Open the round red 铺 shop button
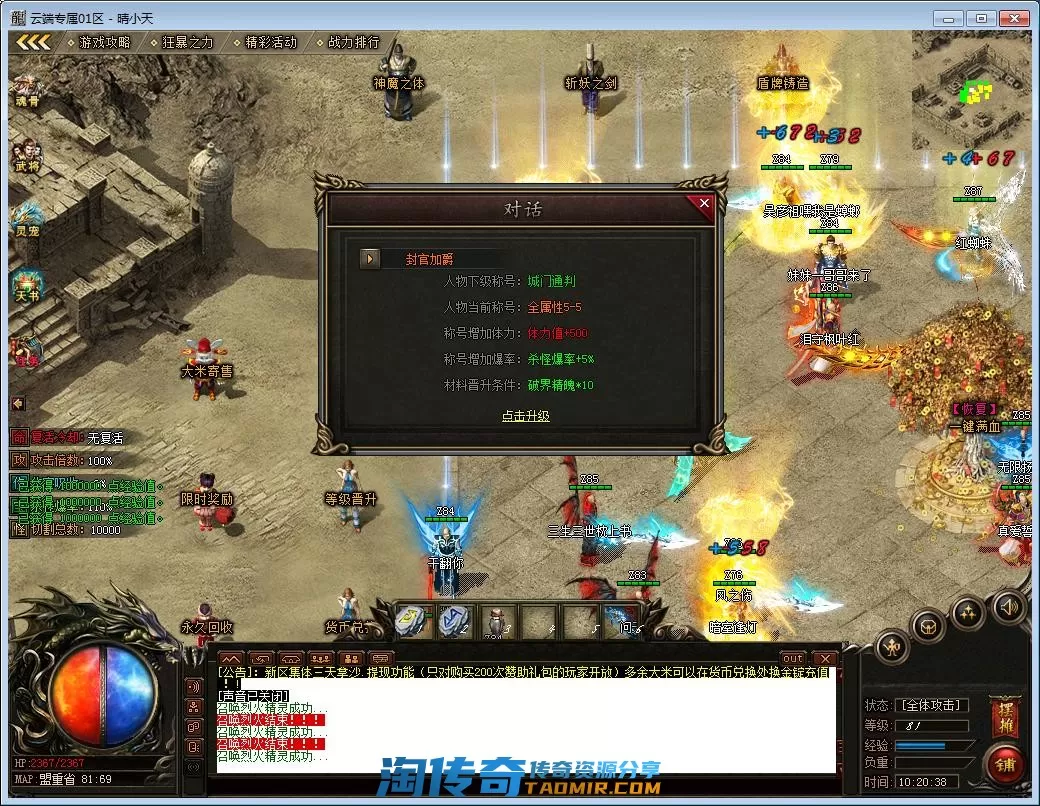This screenshot has height=806, width=1040. [x=1003, y=765]
